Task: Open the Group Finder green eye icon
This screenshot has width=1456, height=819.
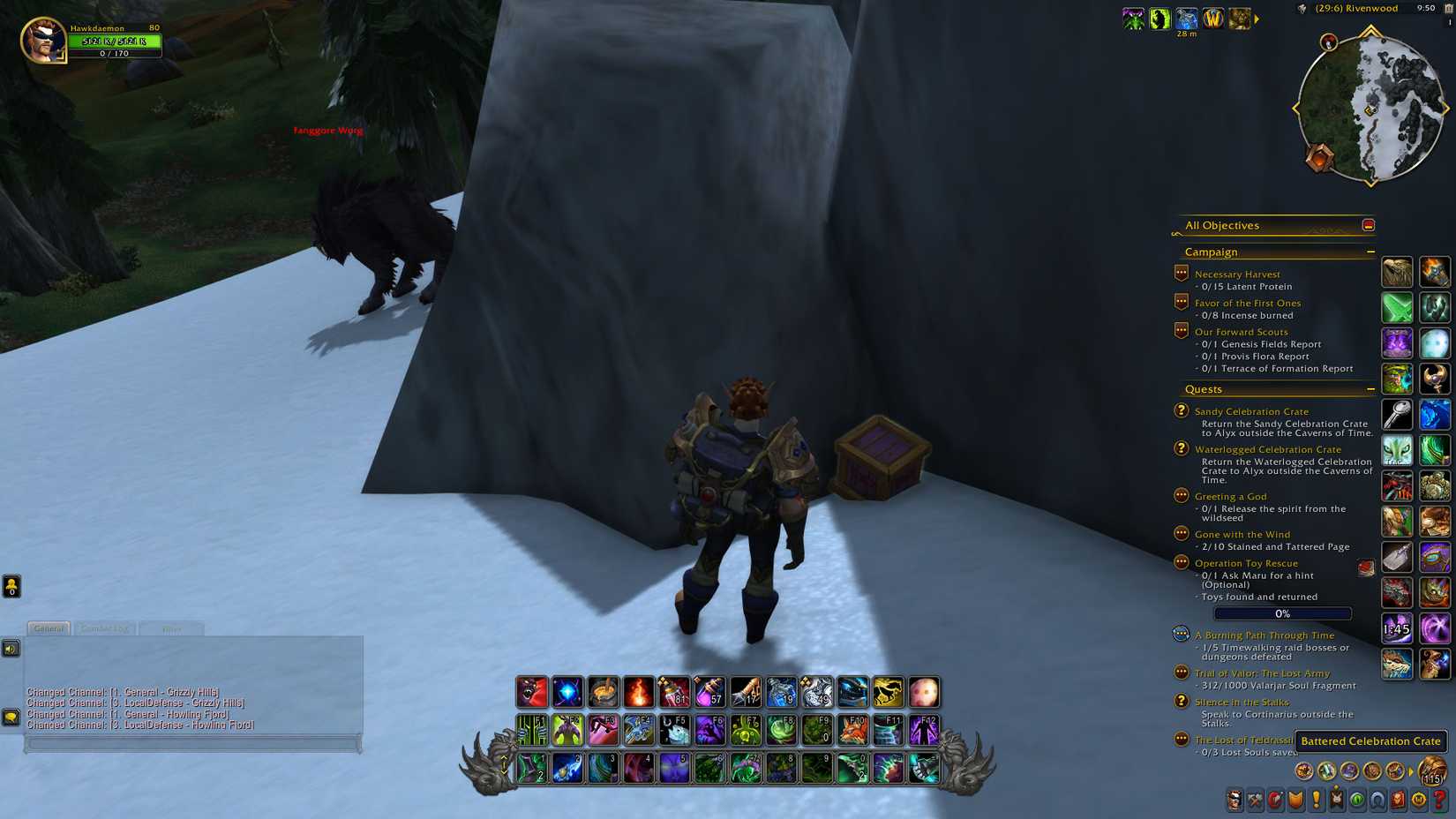Action: pyautogui.click(x=1356, y=801)
